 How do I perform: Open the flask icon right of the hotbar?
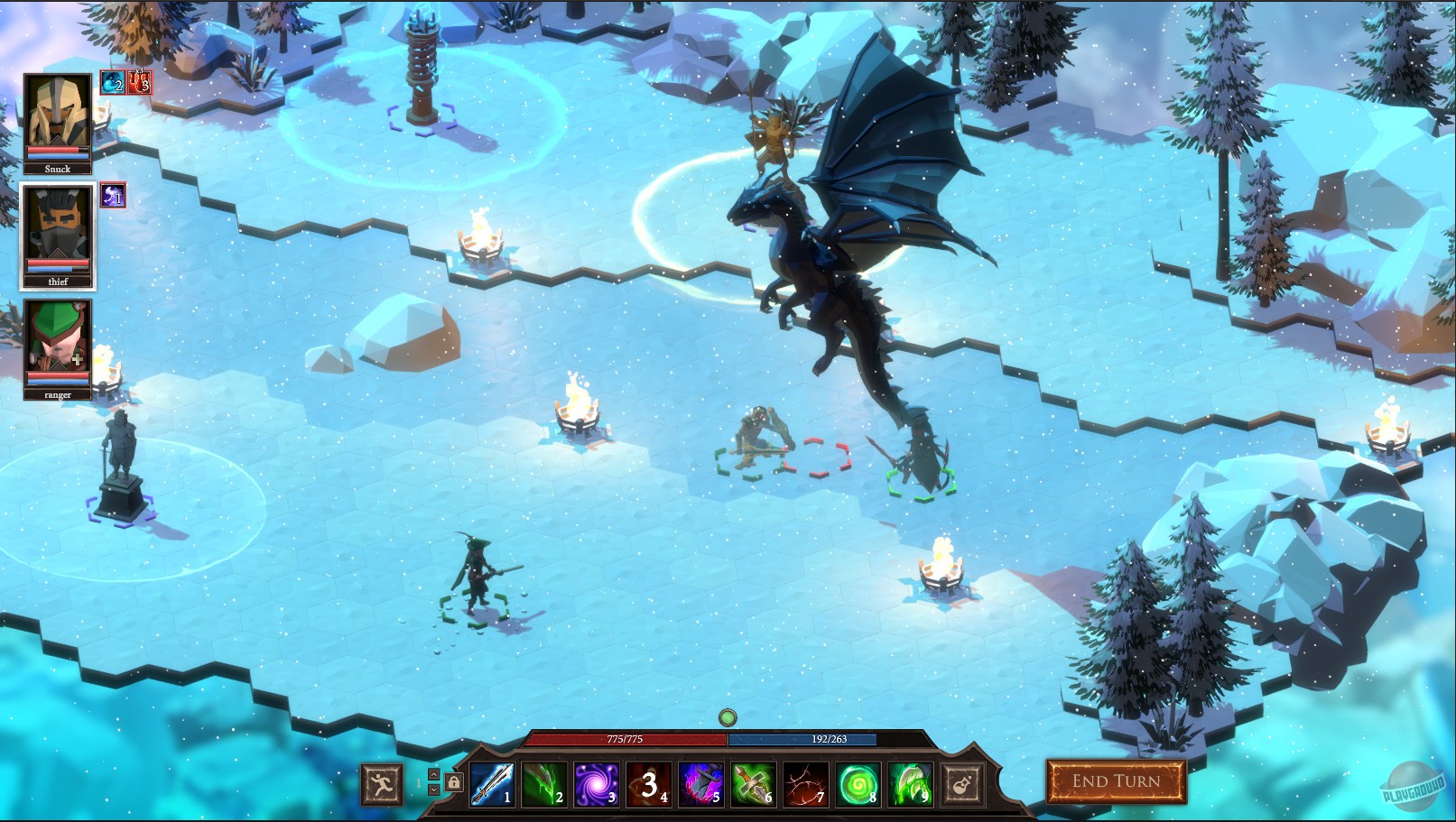[x=961, y=785]
